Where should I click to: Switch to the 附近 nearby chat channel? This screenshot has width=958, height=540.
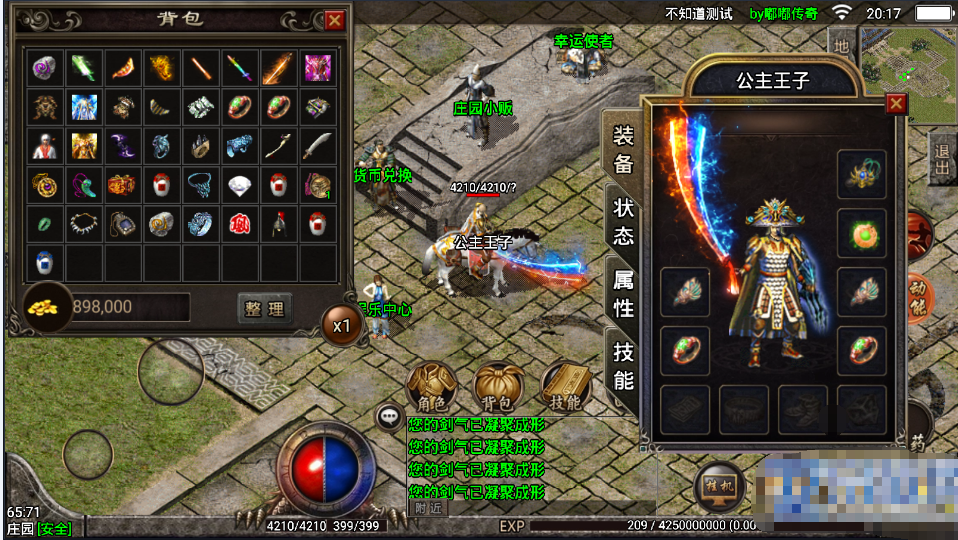click(x=428, y=507)
